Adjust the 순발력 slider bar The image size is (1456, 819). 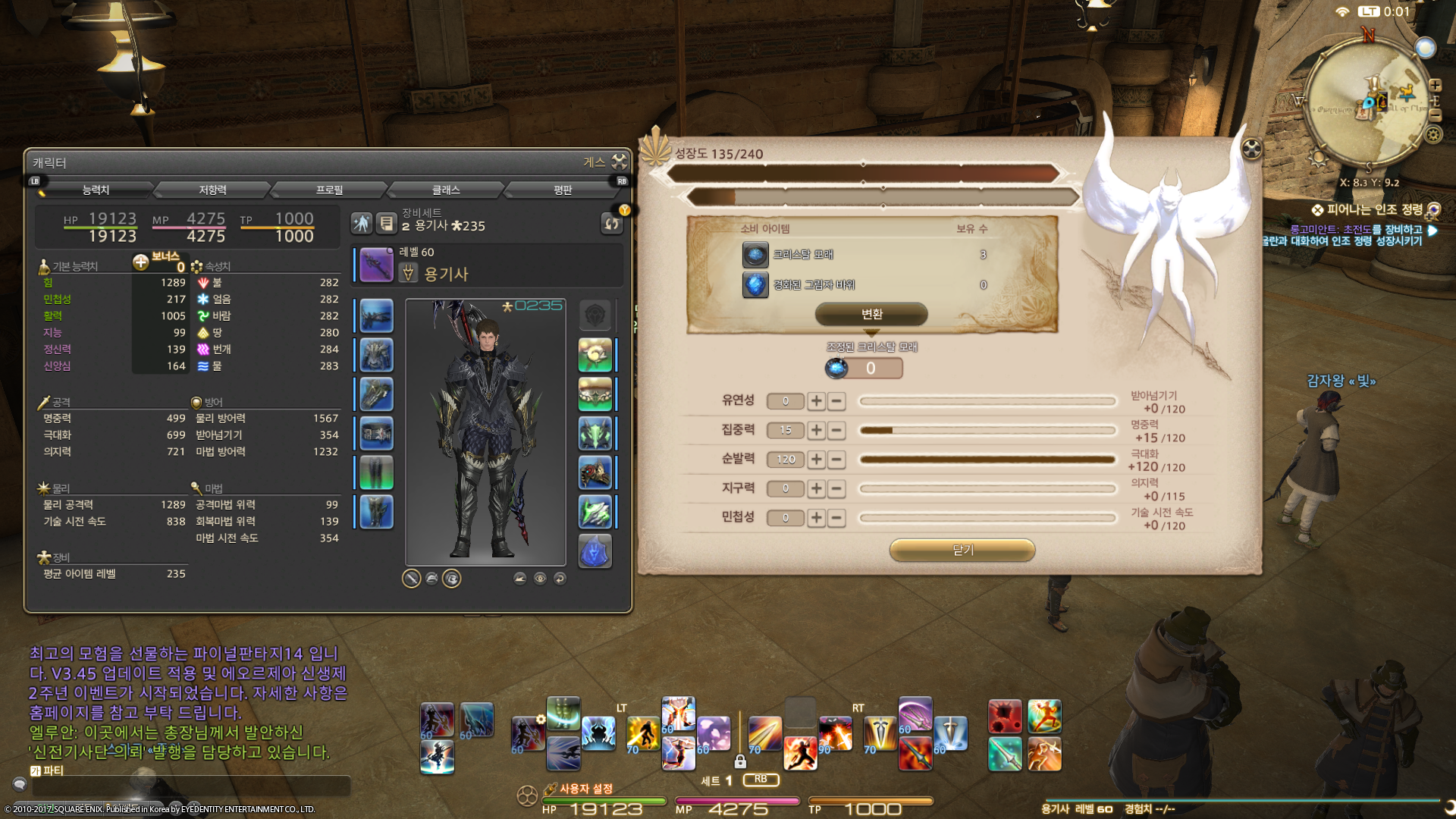click(x=987, y=460)
